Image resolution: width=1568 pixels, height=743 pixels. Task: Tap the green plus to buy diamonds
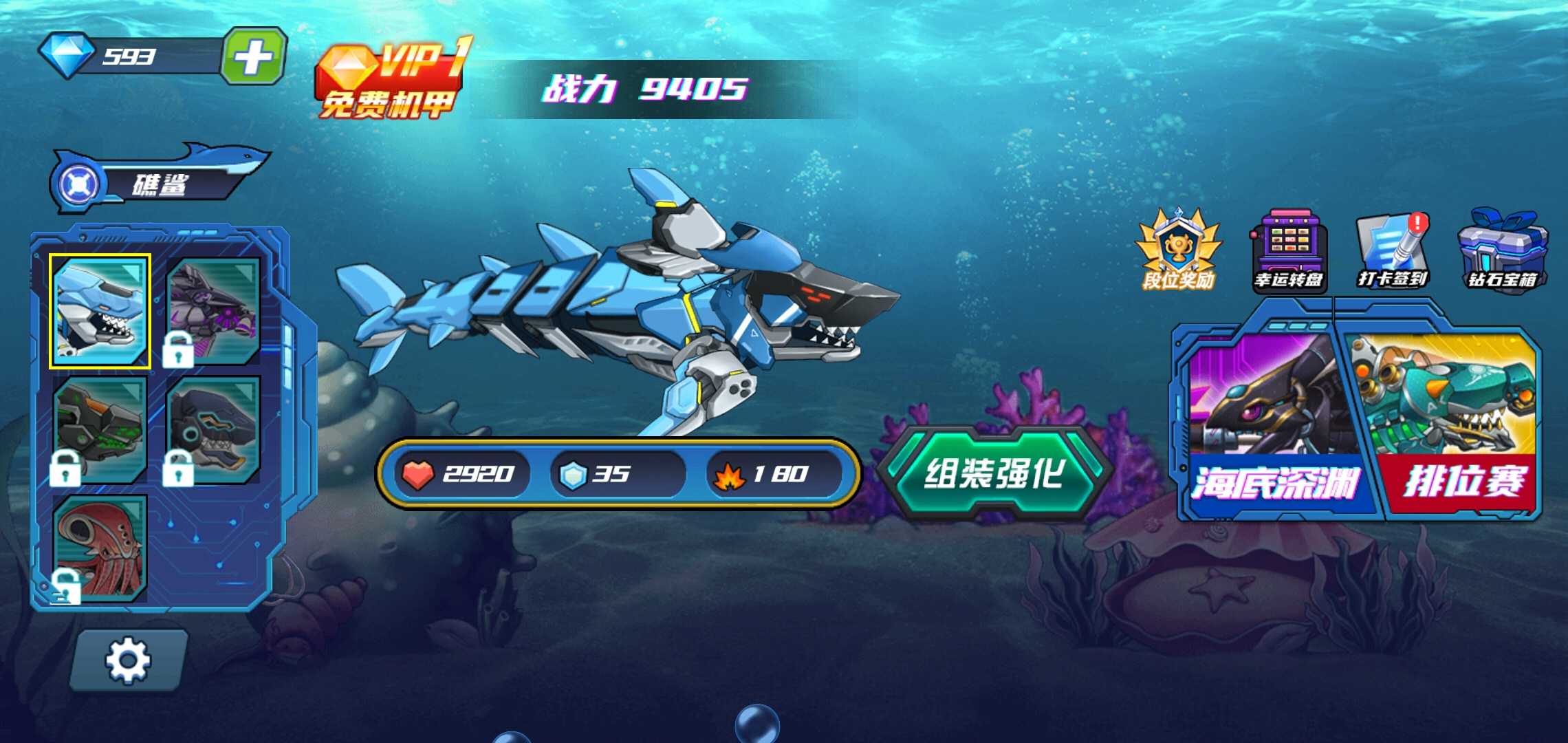tap(254, 56)
